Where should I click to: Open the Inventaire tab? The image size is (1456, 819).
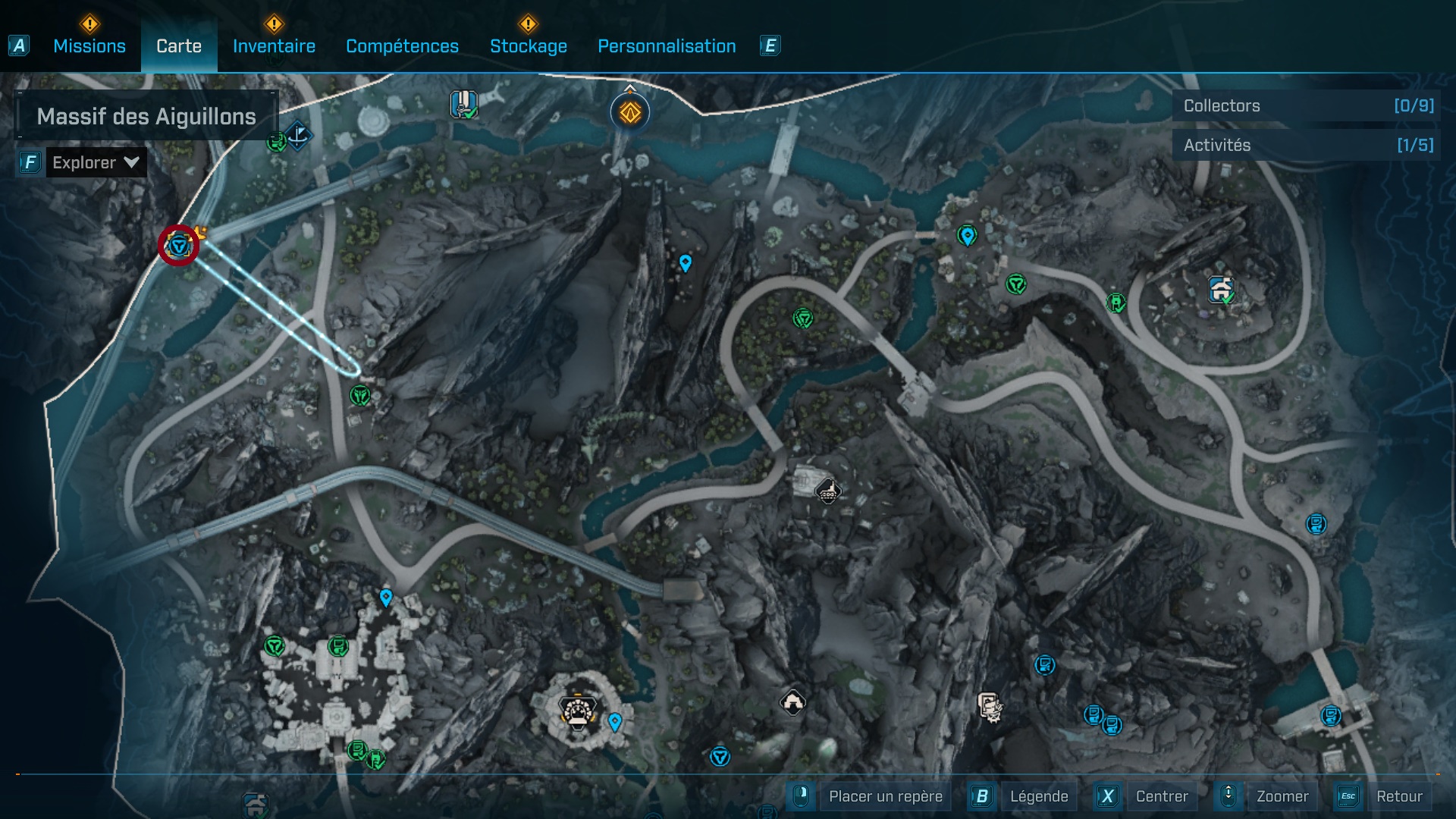click(274, 46)
